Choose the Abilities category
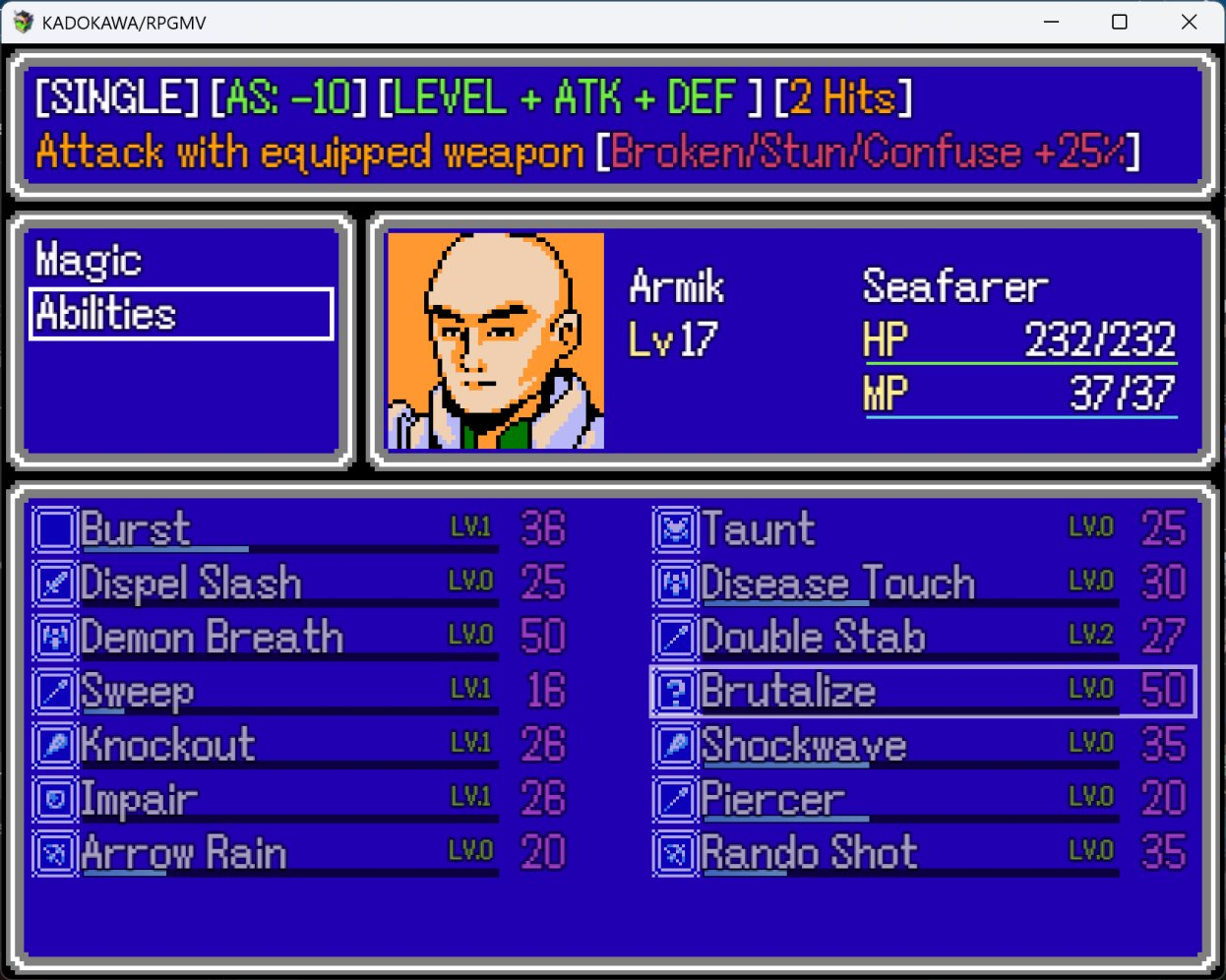This screenshot has height=980, width=1226. point(181,314)
